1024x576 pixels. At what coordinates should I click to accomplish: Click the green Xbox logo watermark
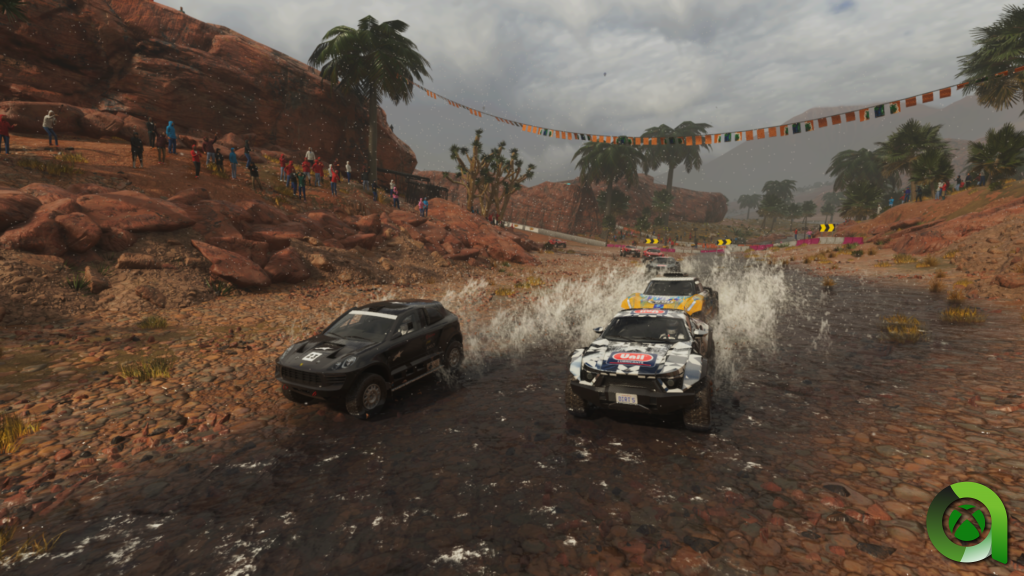[965, 523]
